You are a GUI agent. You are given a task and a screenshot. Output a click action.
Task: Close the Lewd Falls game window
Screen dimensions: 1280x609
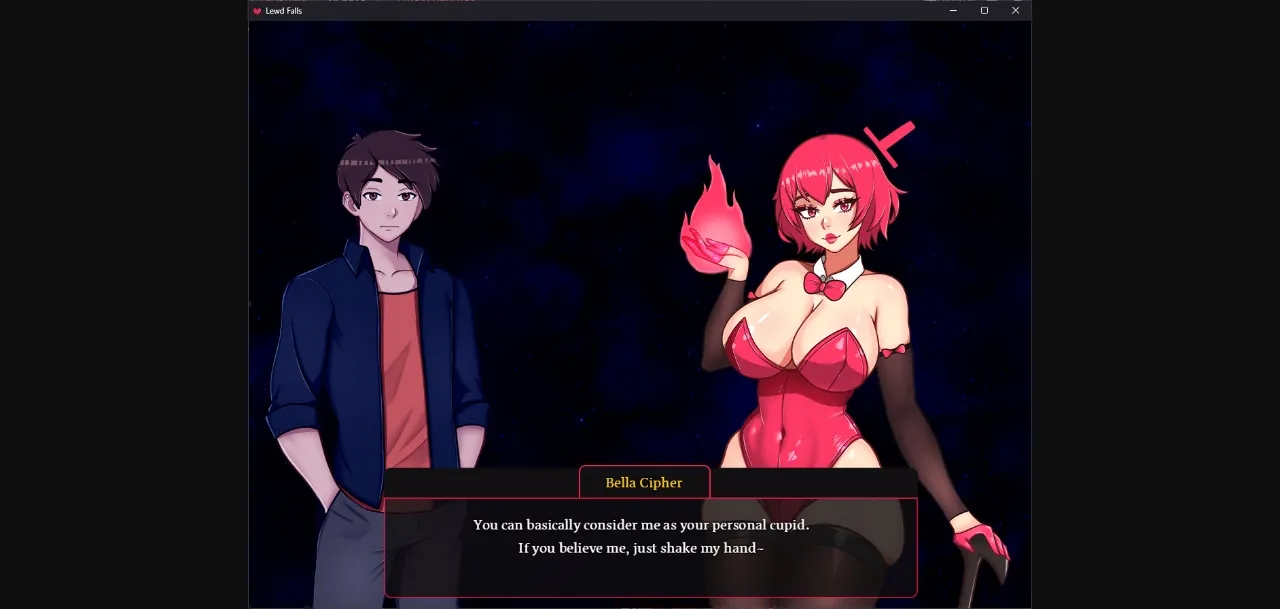[1015, 11]
